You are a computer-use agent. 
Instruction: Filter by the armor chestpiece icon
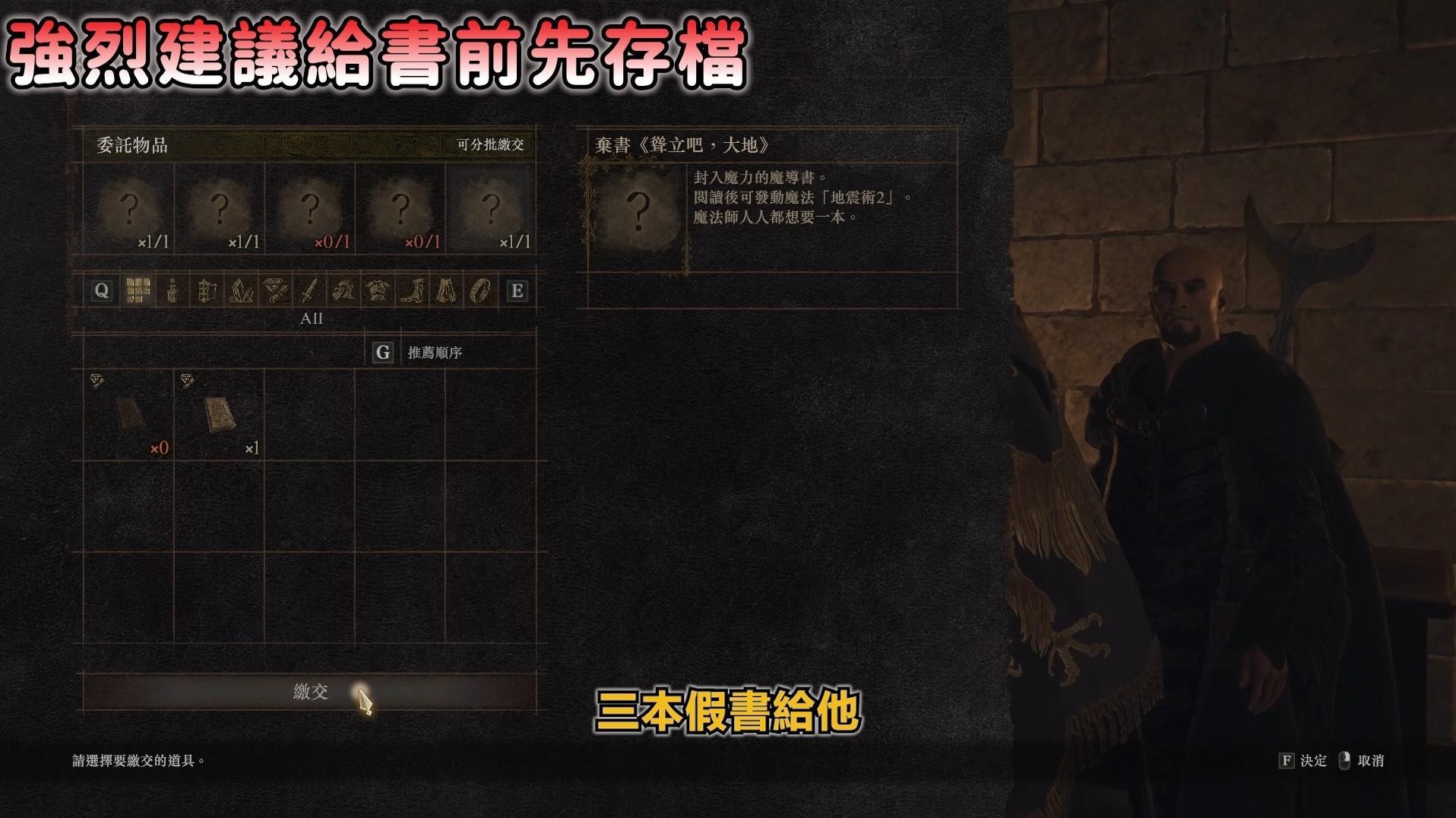point(376,291)
